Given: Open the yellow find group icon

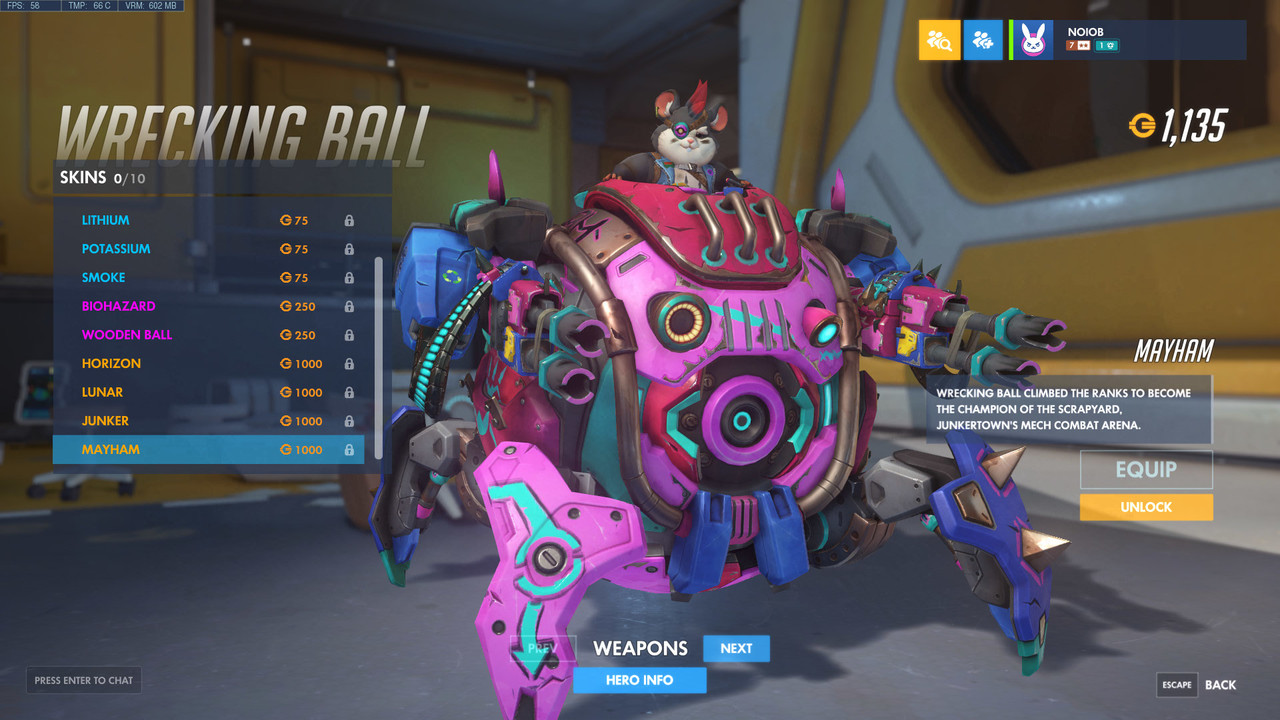Looking at the screenshot, I should pyautogui.click(x=939, y=40).
